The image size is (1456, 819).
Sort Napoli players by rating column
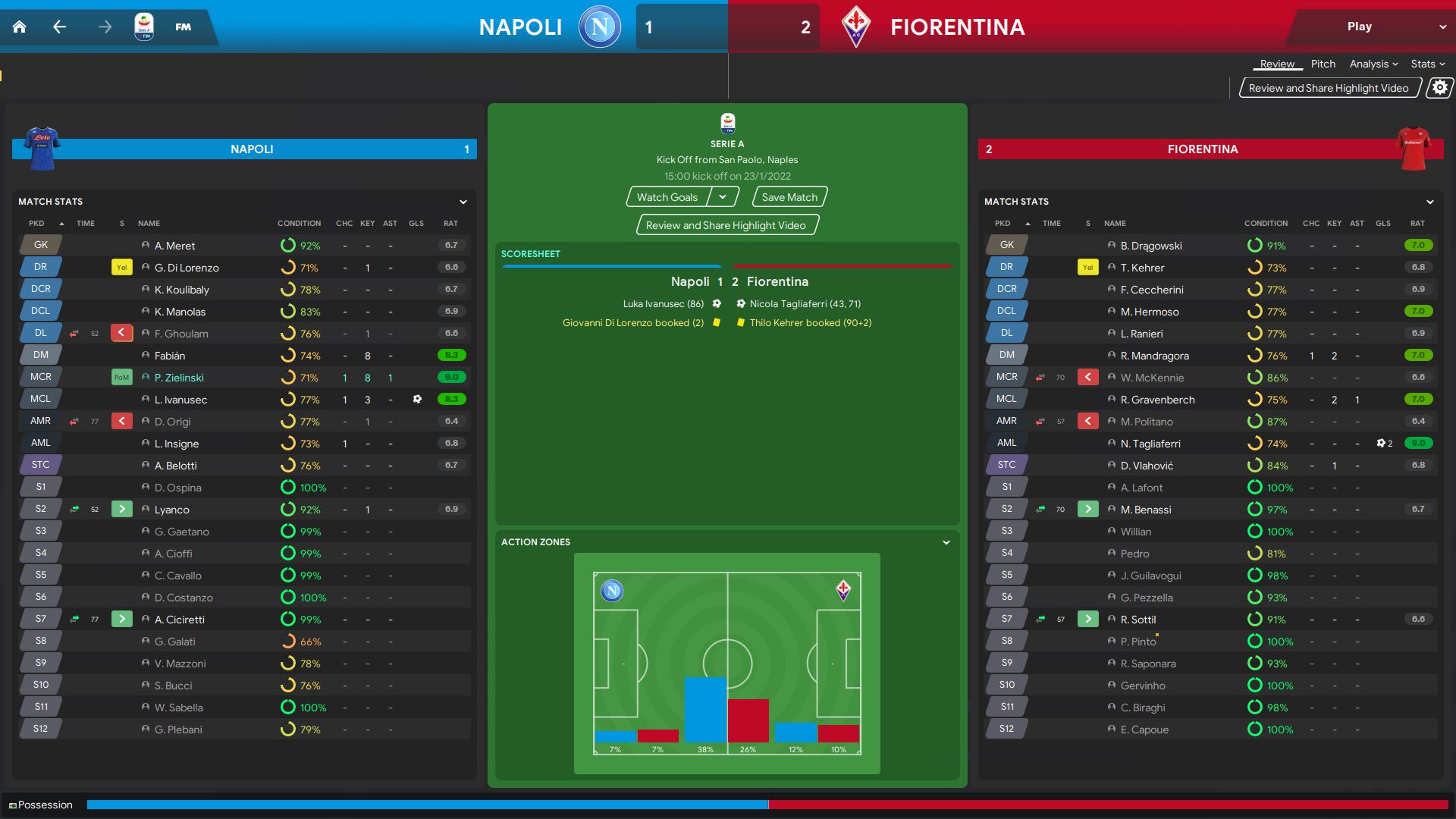[x=450, y=224]
